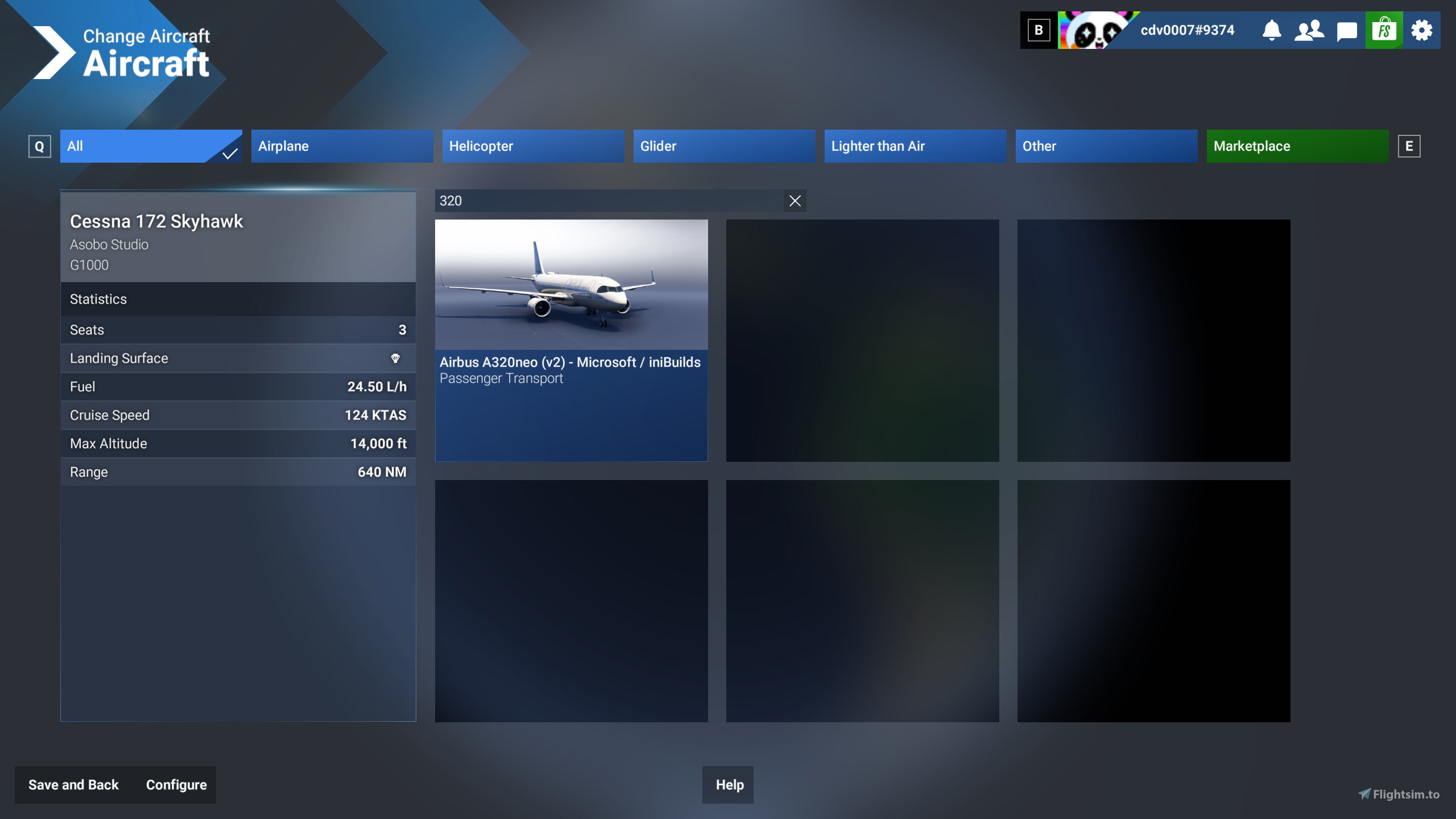This screenshot has width=1456, height=819.
Task: Open the B gamertag badge icon
Action: 1039,30
